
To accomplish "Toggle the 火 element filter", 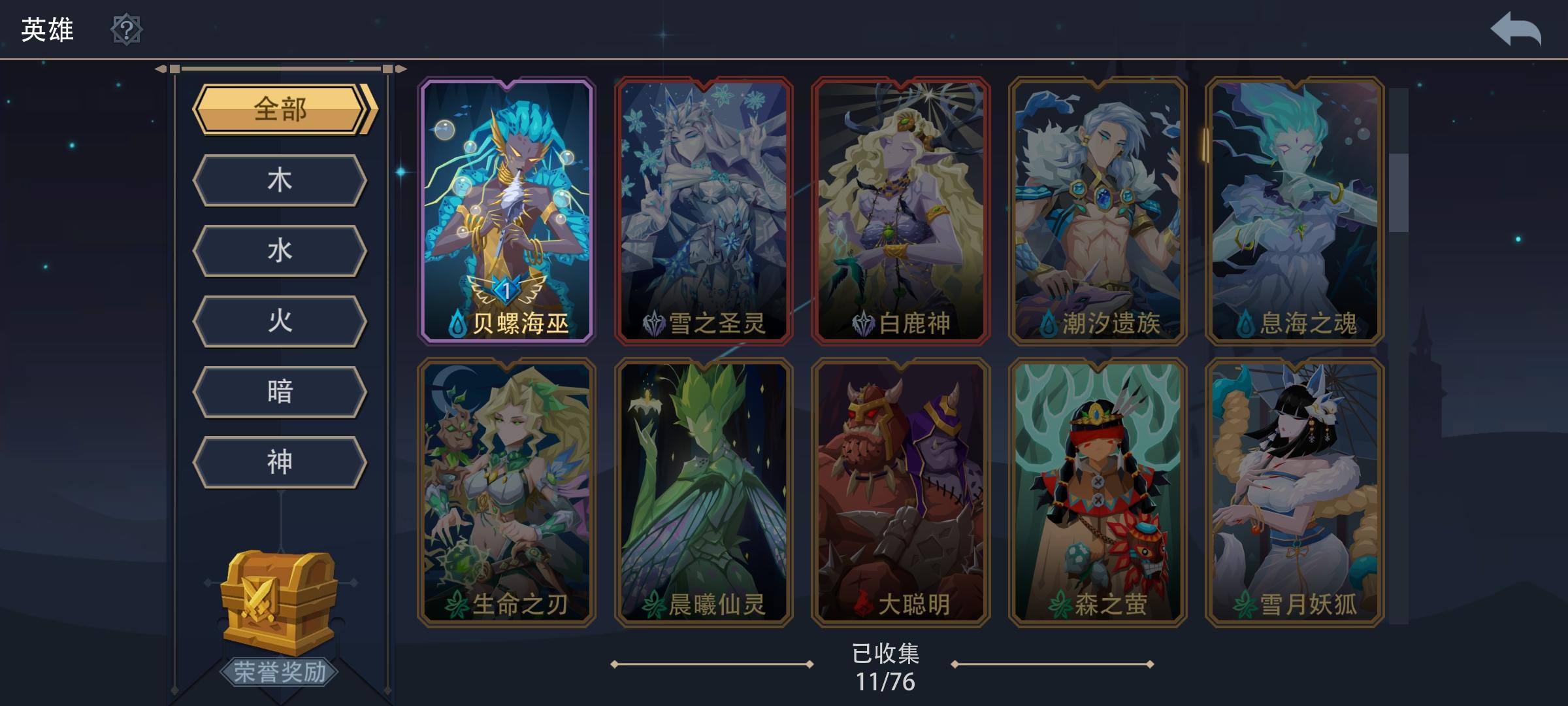I will pyautogui.click(x=280, y=320).
